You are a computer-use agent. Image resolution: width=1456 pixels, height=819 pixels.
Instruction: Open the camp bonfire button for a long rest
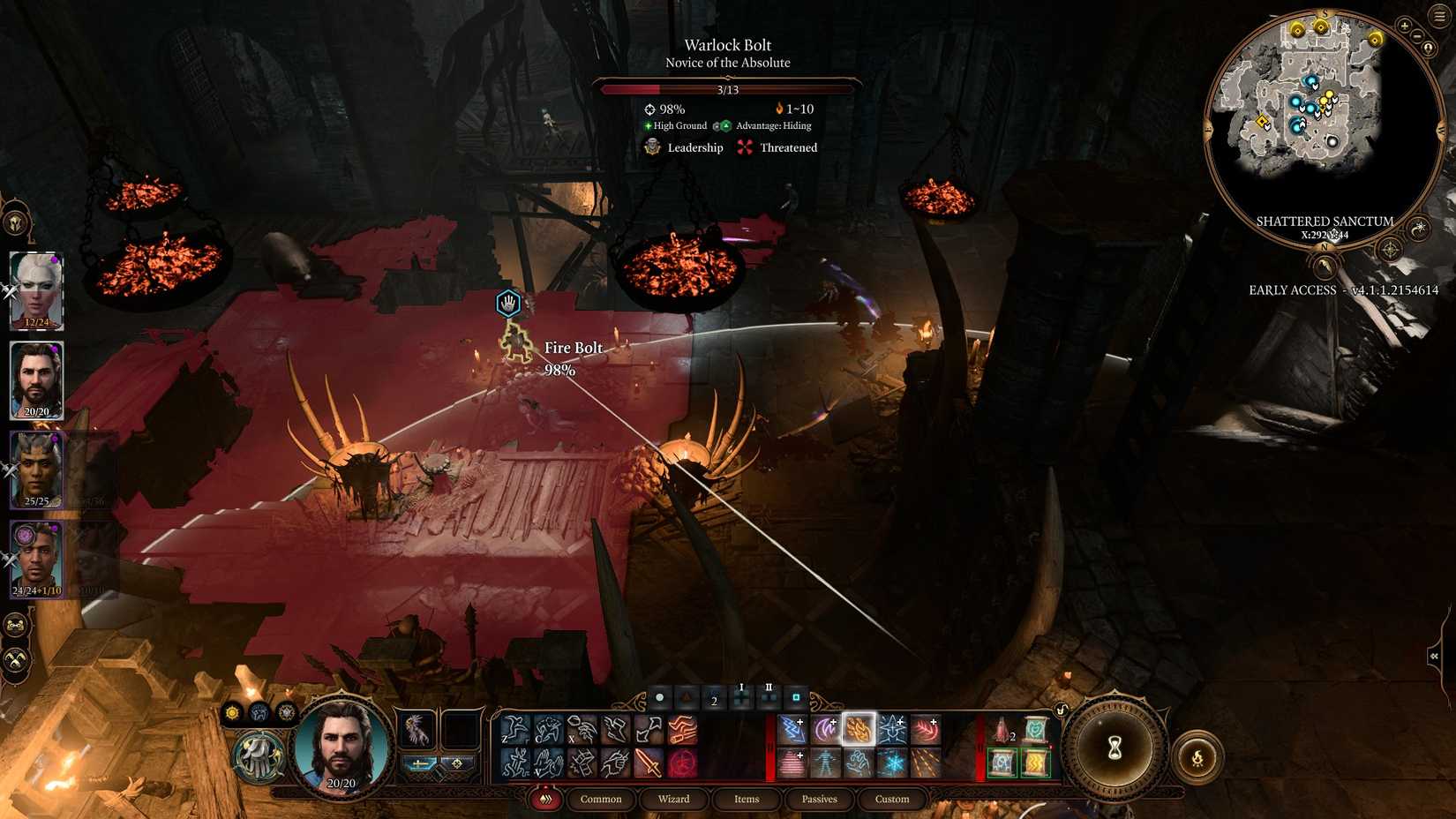pos(1198,756)
